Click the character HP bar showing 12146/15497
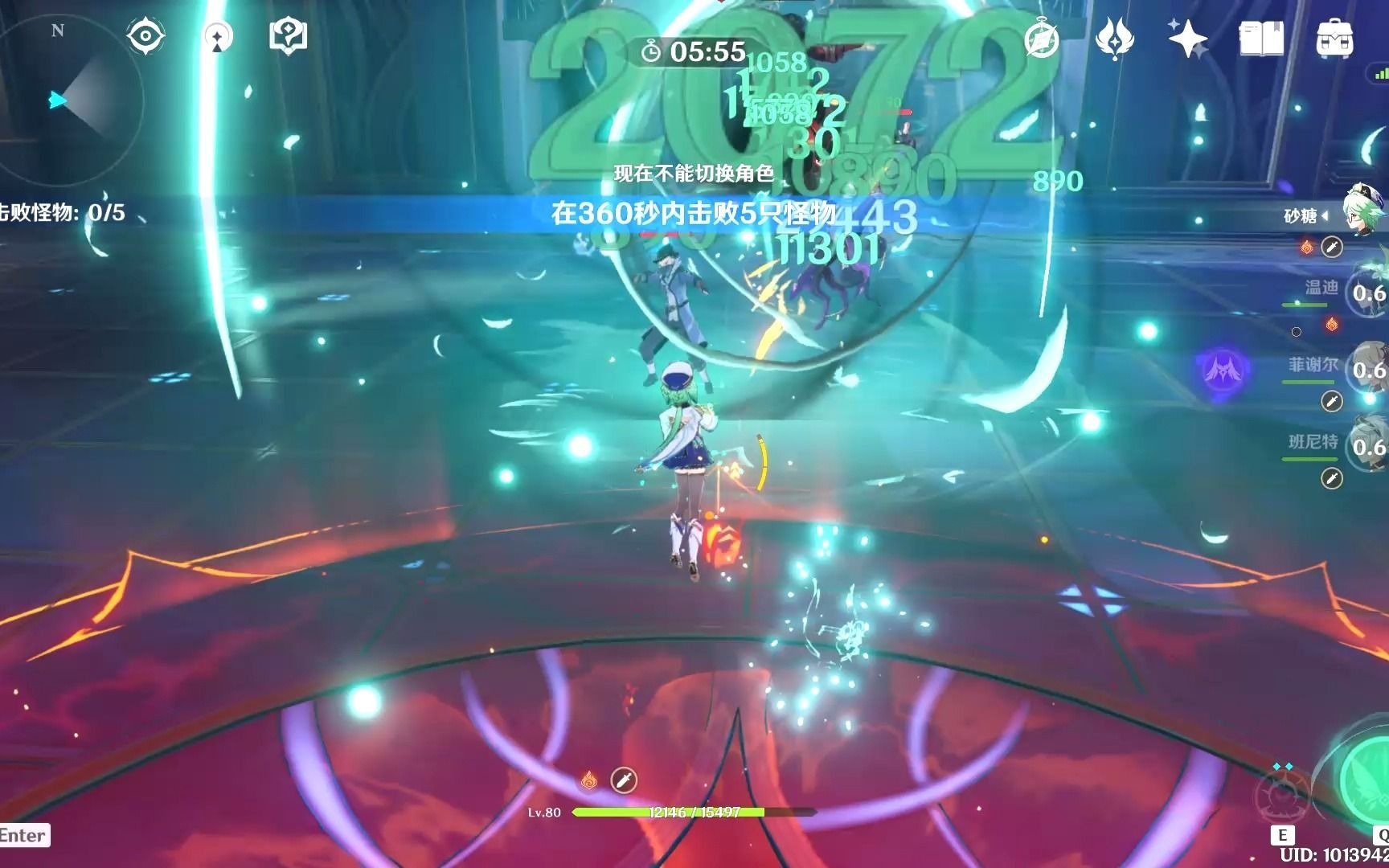 [x=691, y=813]
